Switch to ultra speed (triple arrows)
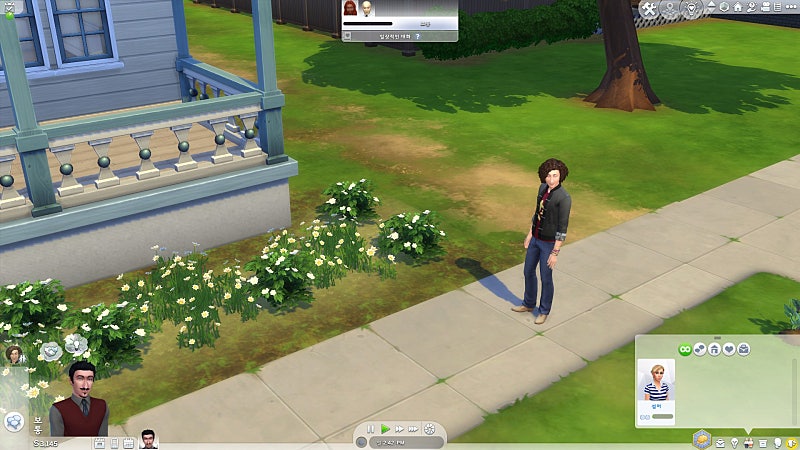 (x=415, y=429)
